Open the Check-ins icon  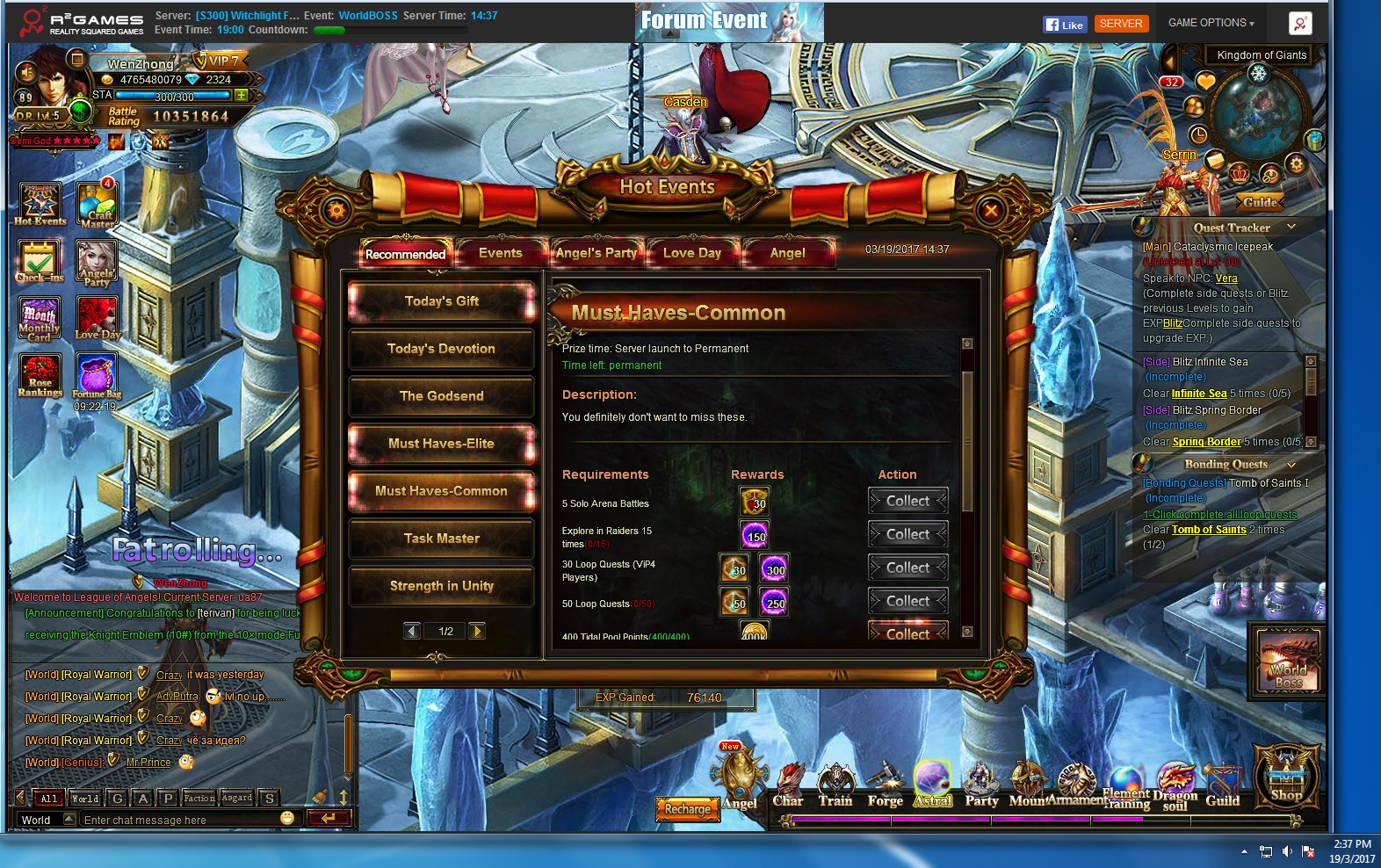click(x=40, y=261)
